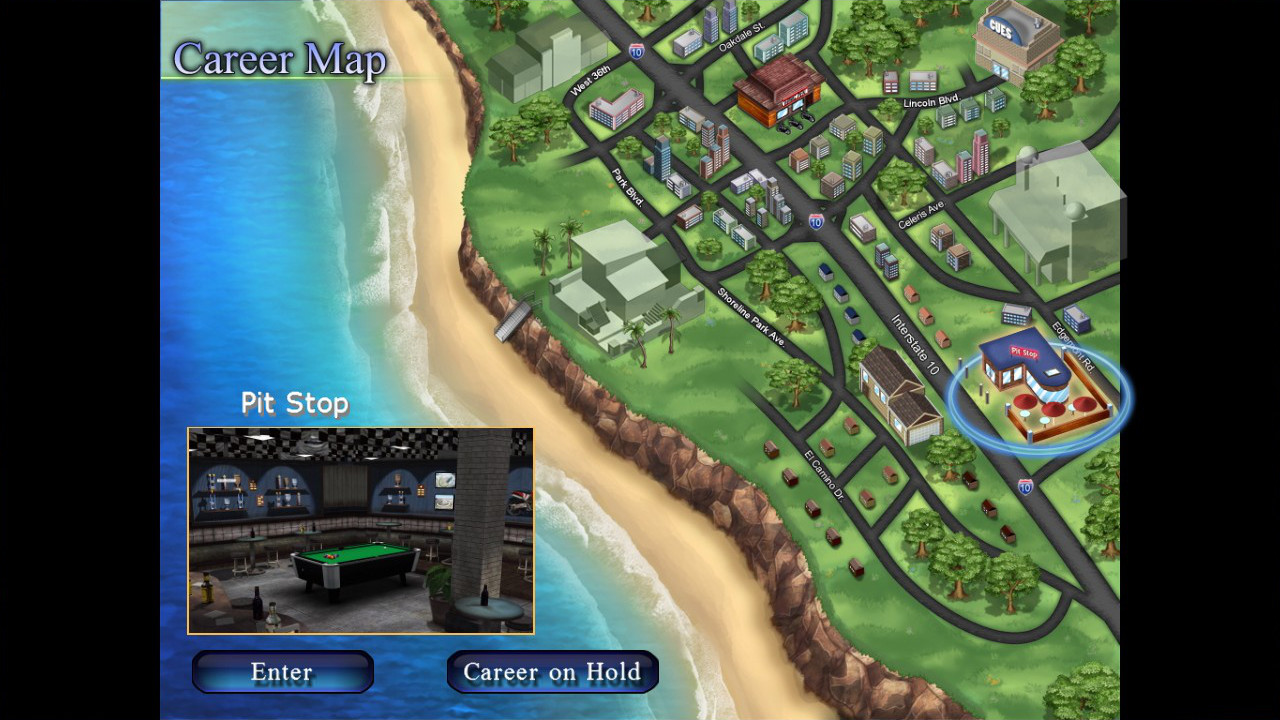This screenshot has width=1280, height=720.
Task: Select the Pit Stop venue name label
Action: coord(294,404)
